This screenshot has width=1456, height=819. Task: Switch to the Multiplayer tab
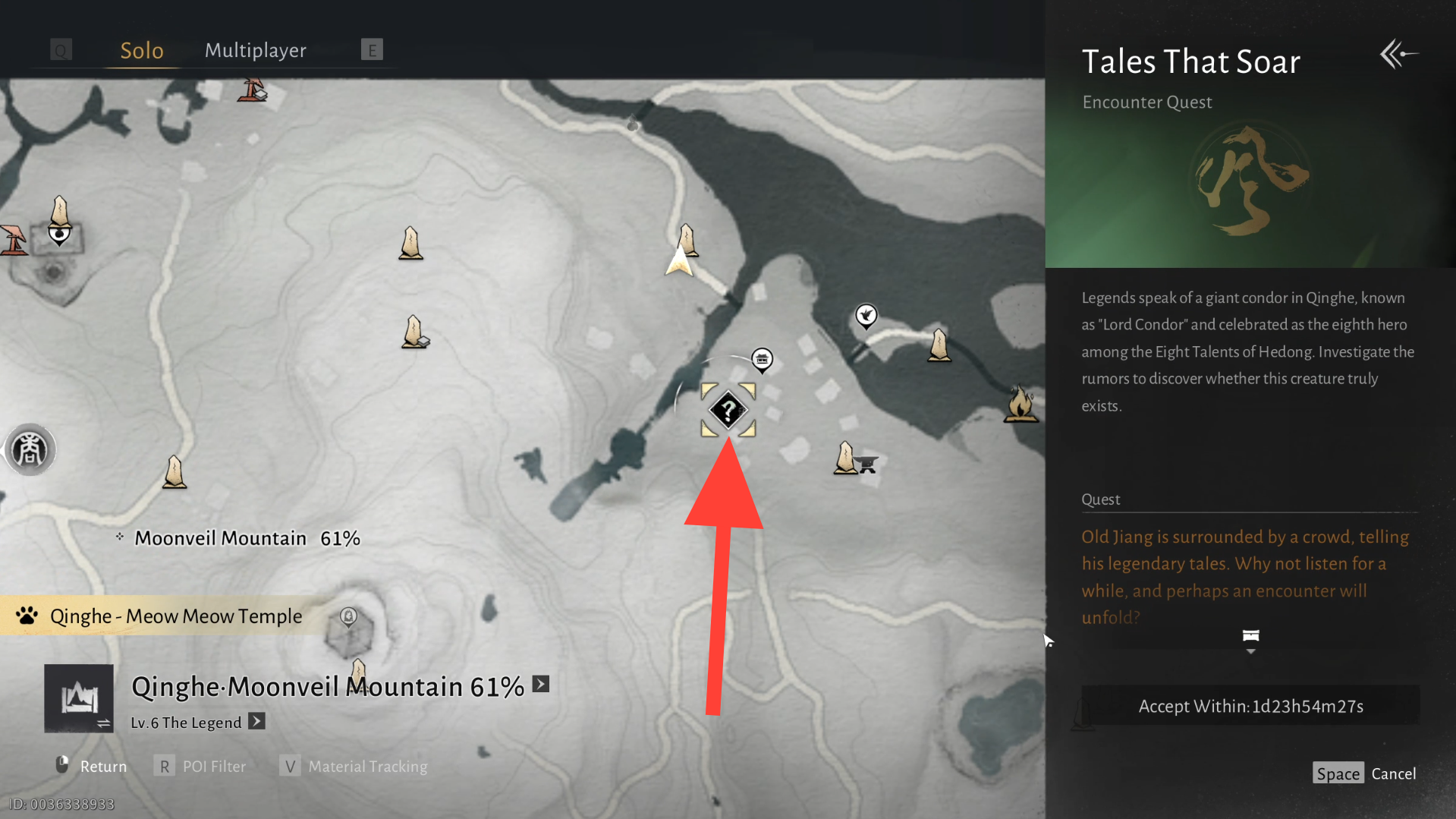pos(256,50)
